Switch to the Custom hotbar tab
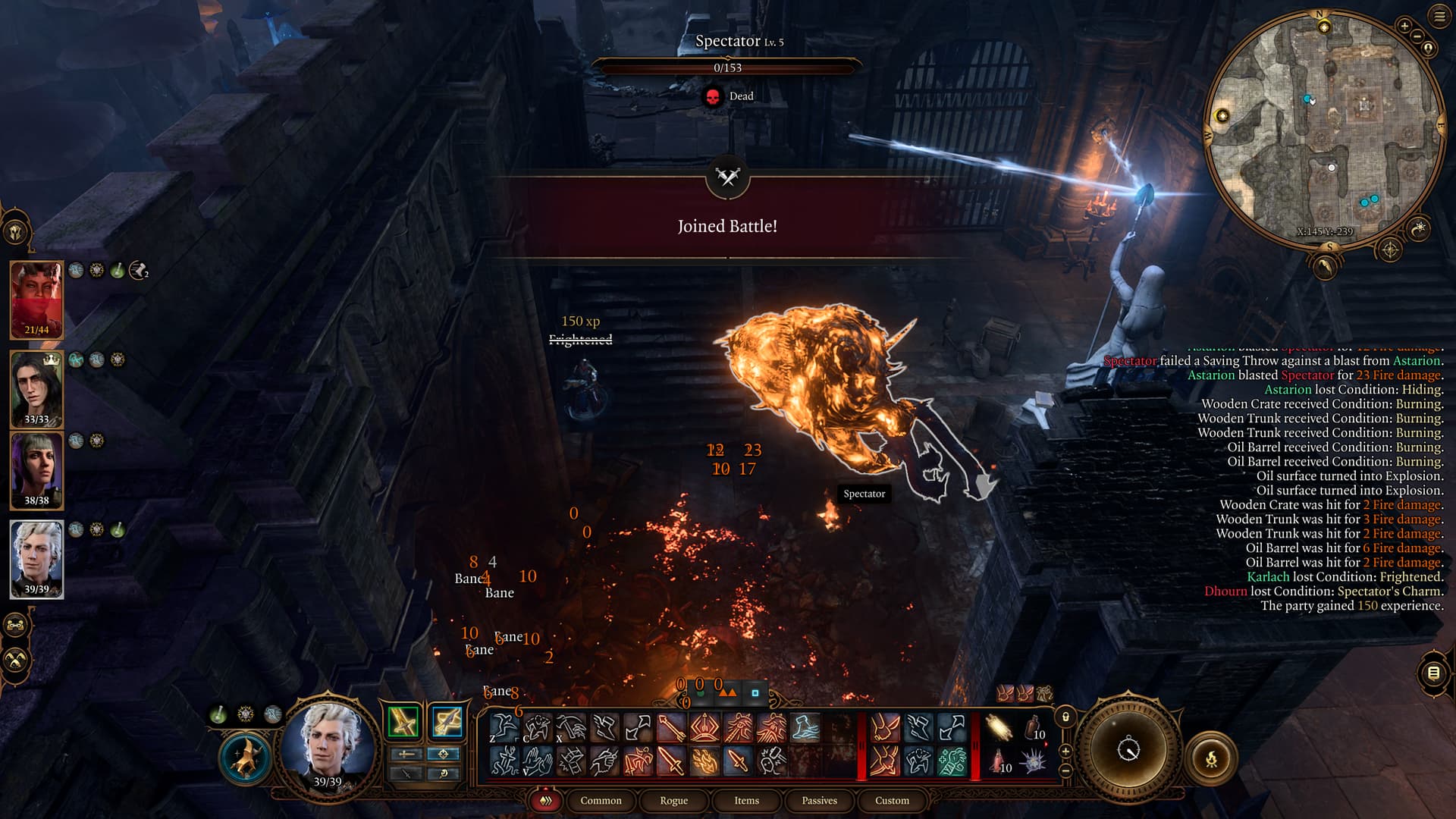The width and height of the screenshot is (1456, 819). point(892,801)
